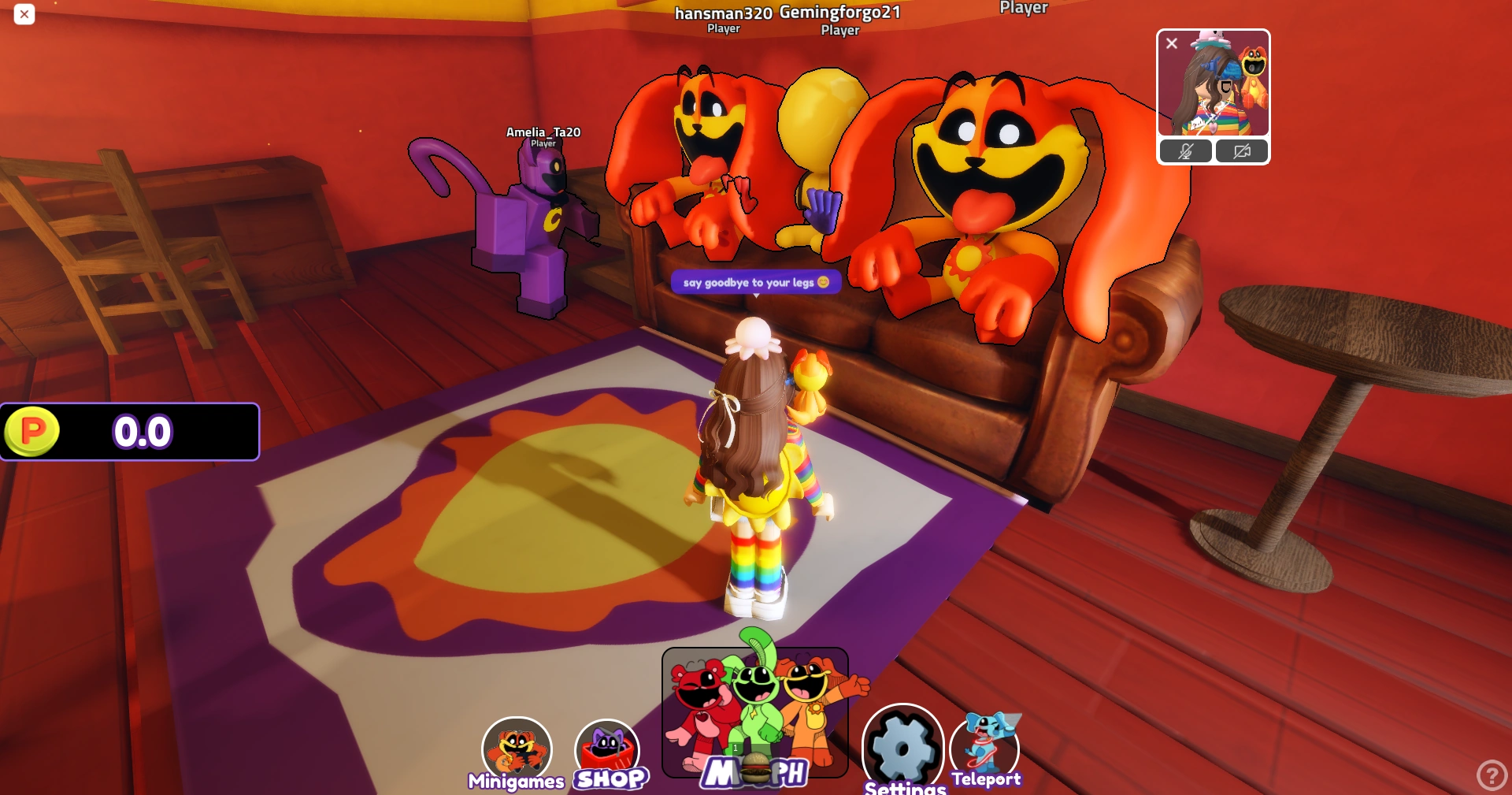Click the hansman320 player label
The width and height of the screenshot is (1512, 795).
click(722, 13)
